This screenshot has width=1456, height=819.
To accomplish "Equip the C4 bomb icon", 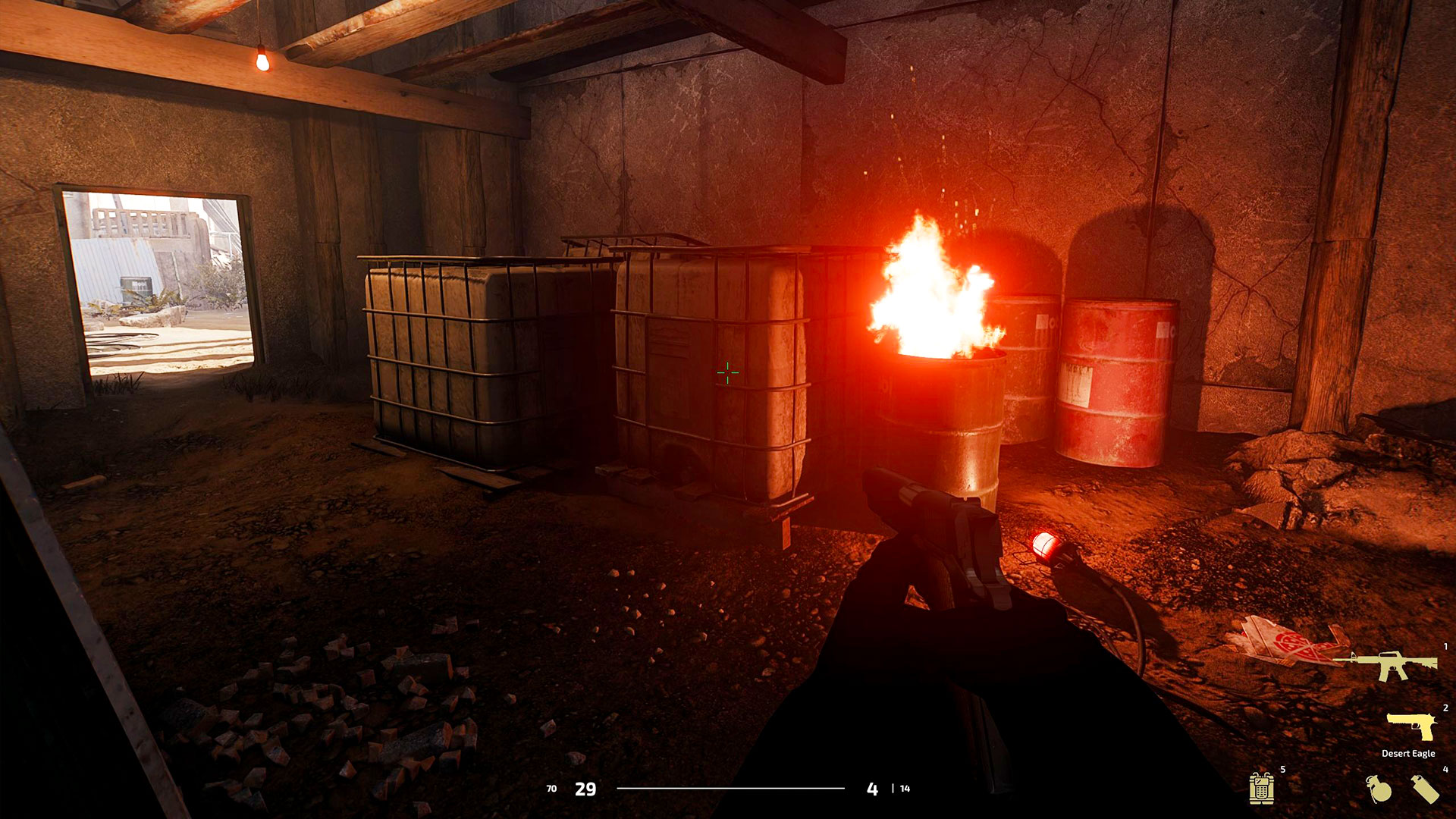I will (1261, 788).
